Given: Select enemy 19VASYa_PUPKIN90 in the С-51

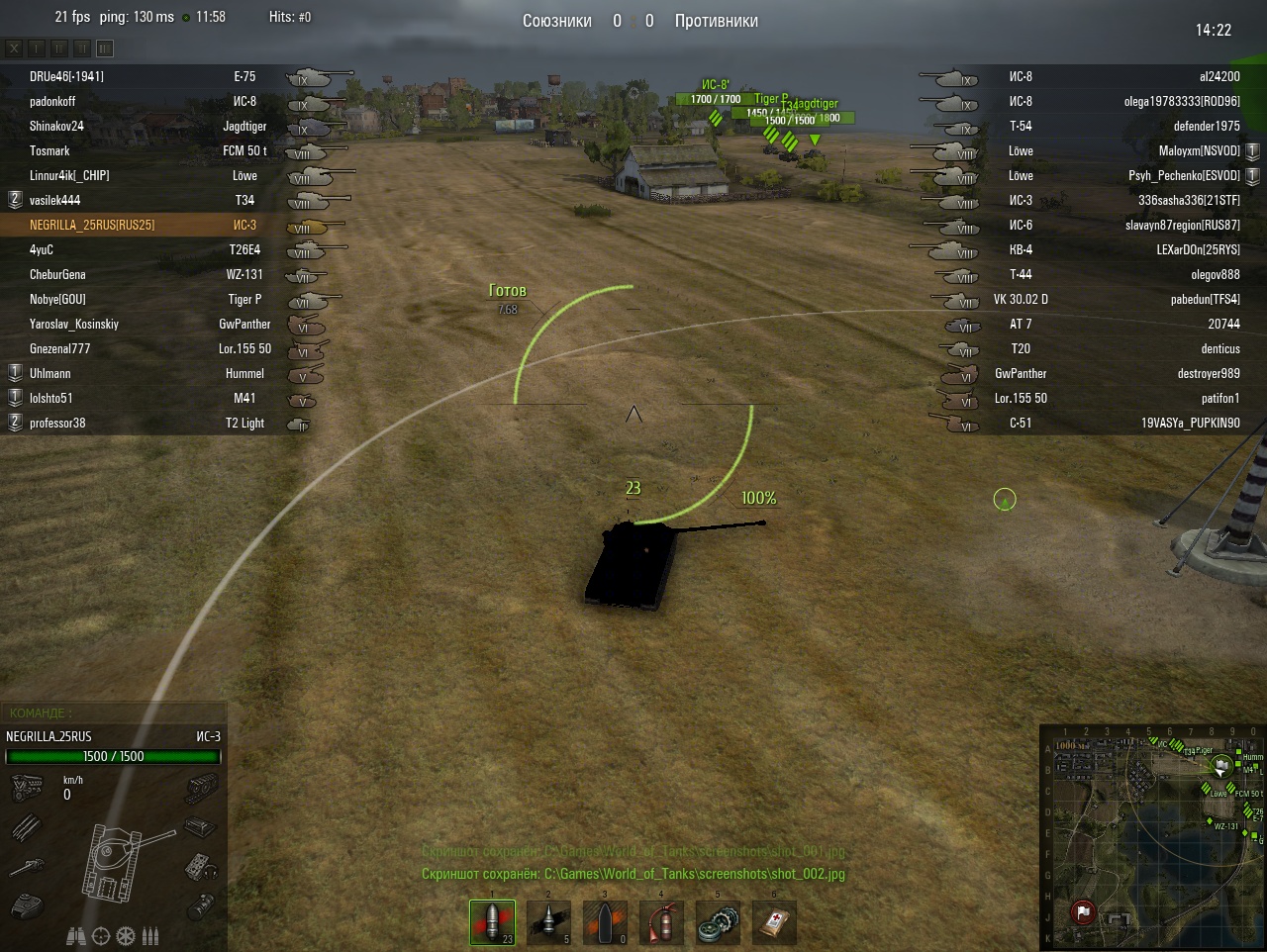Looking at the screenshot, I should pos(1190,423).
